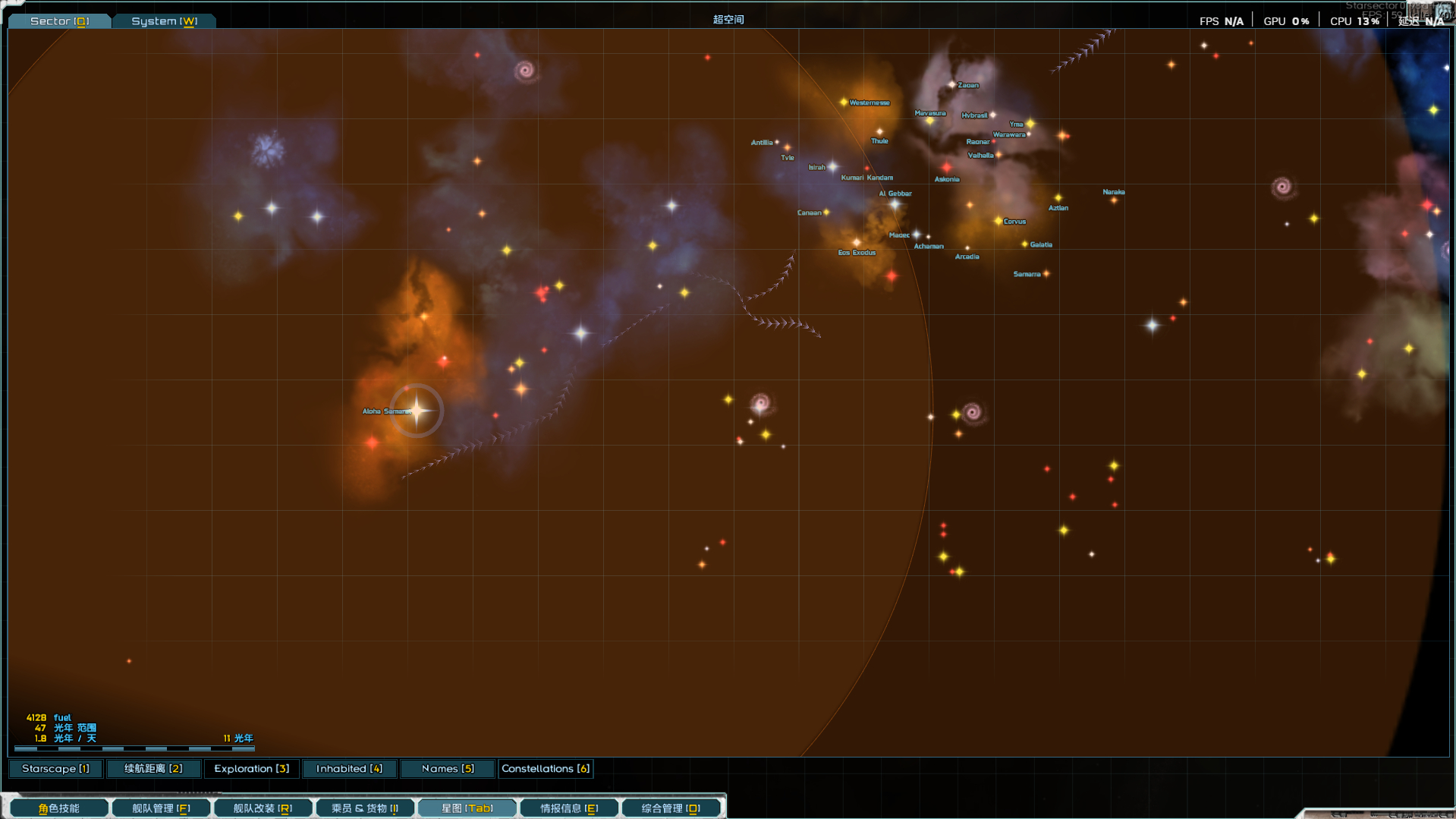This screenshot has height=819, width=1456.
Task: Open the 角色技能 character skills screen
Action: pyautogui.click(x=59, y=808)
